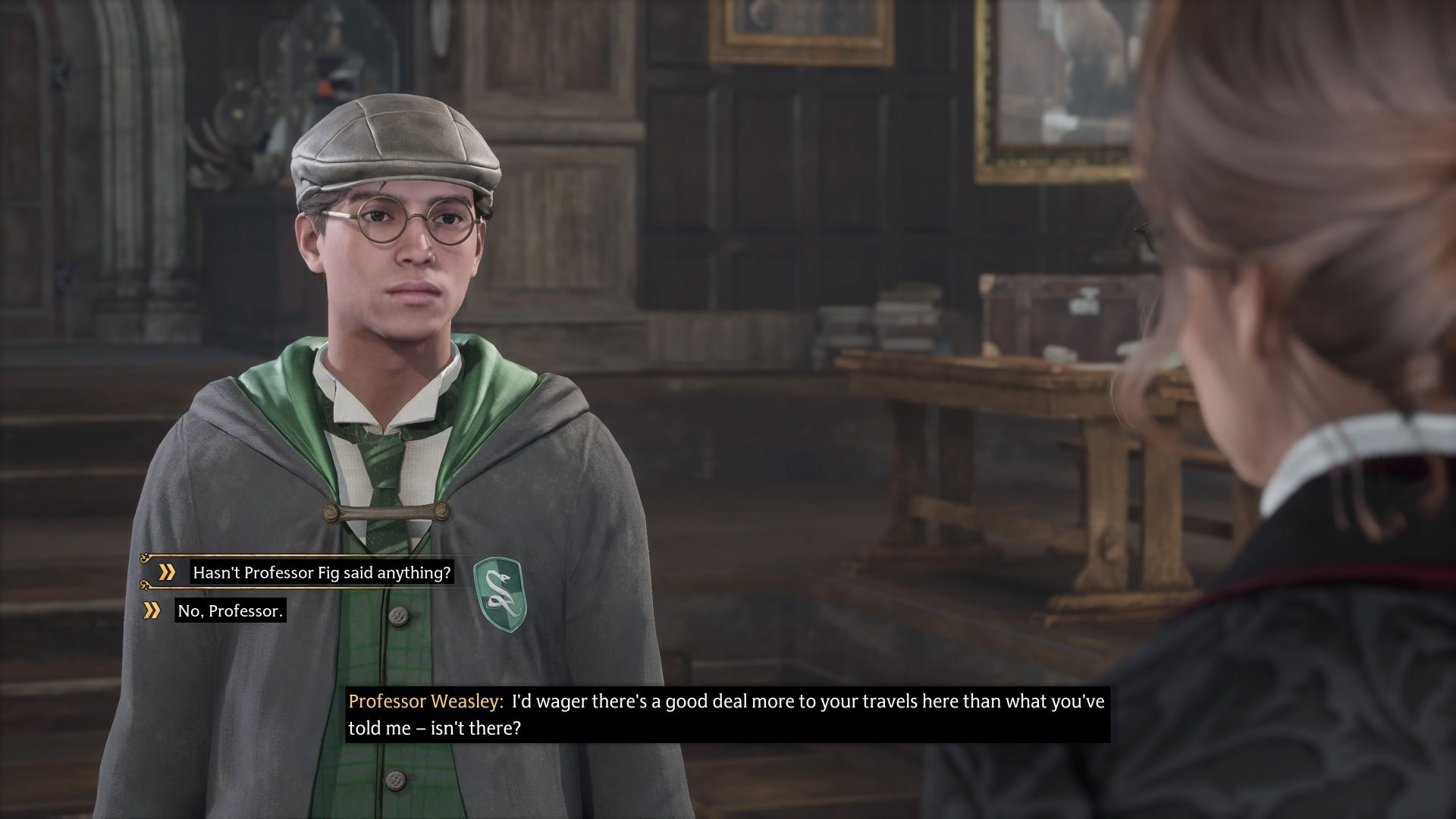Click the upper gold diamond ornament near the dialogue options
Screen dimensions: 1456x819
[x=143, y=557]
